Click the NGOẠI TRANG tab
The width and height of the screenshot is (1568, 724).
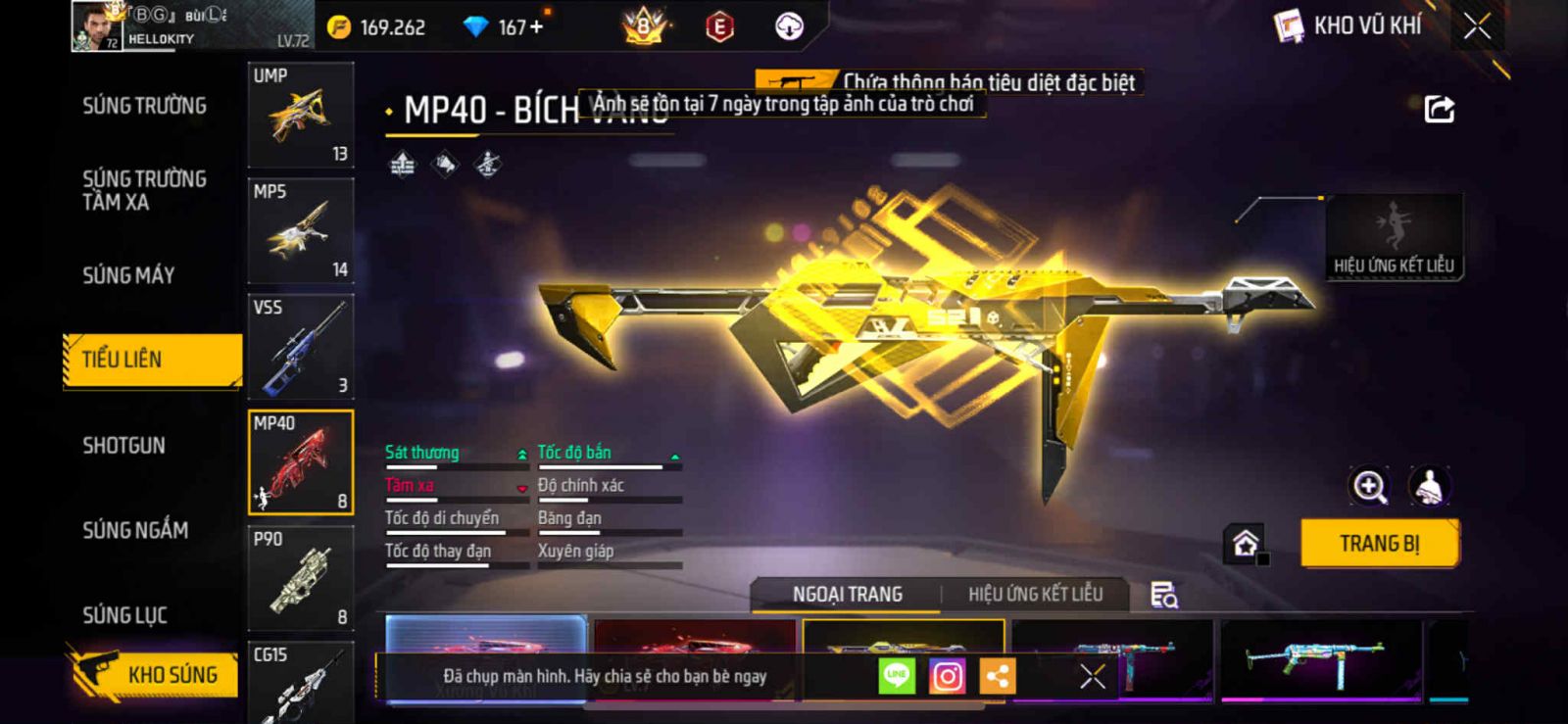tap(847, 595)
